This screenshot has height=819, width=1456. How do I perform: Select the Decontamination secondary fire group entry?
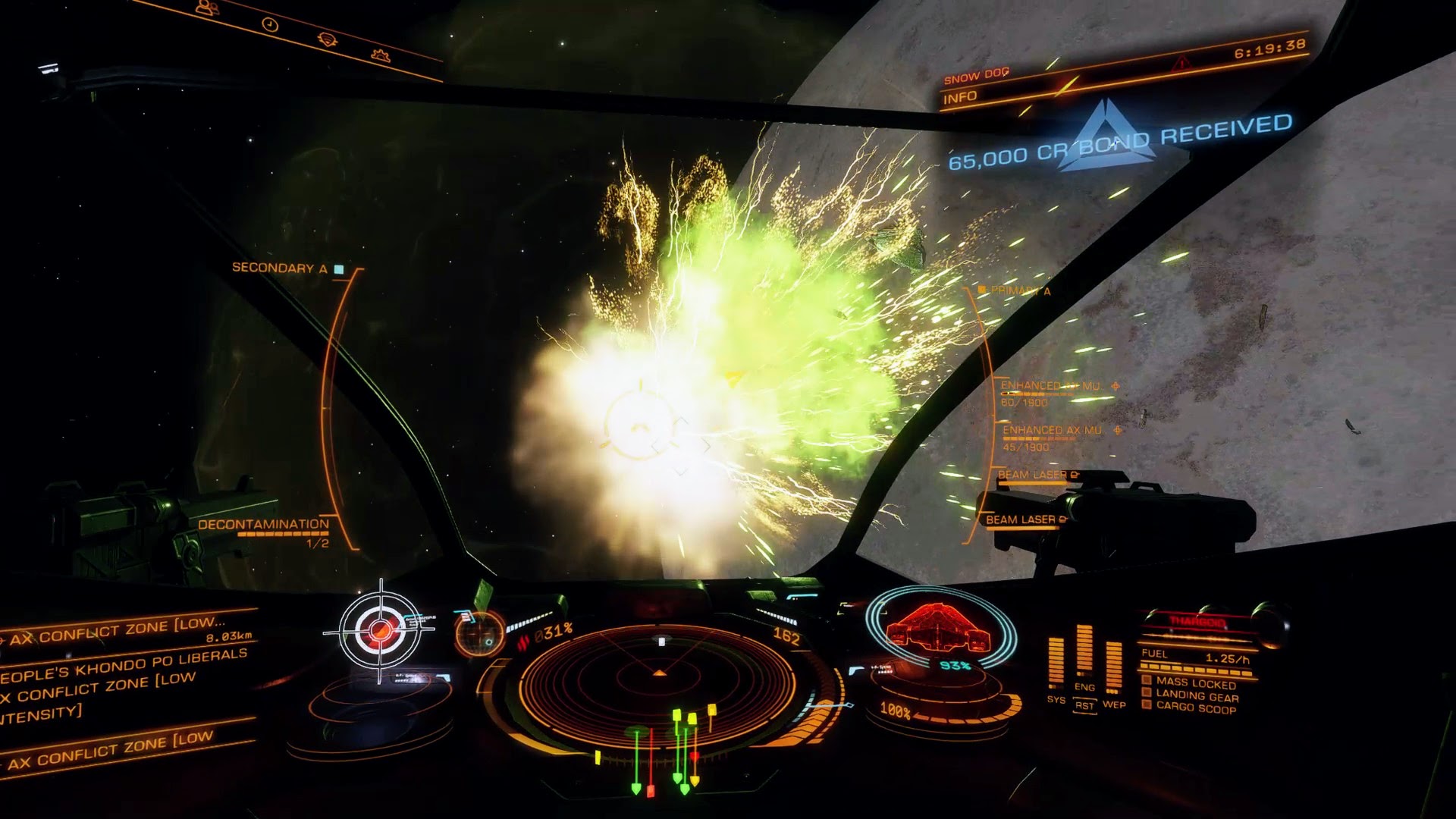(x=263, y=525)
